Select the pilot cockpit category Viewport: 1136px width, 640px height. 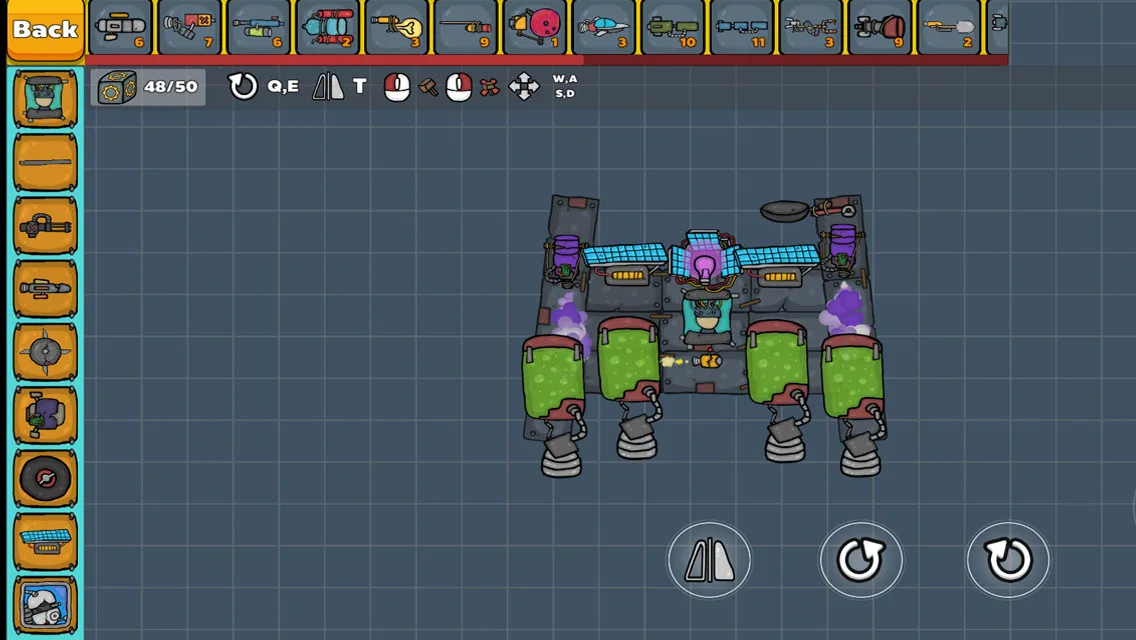coord(45,100)
